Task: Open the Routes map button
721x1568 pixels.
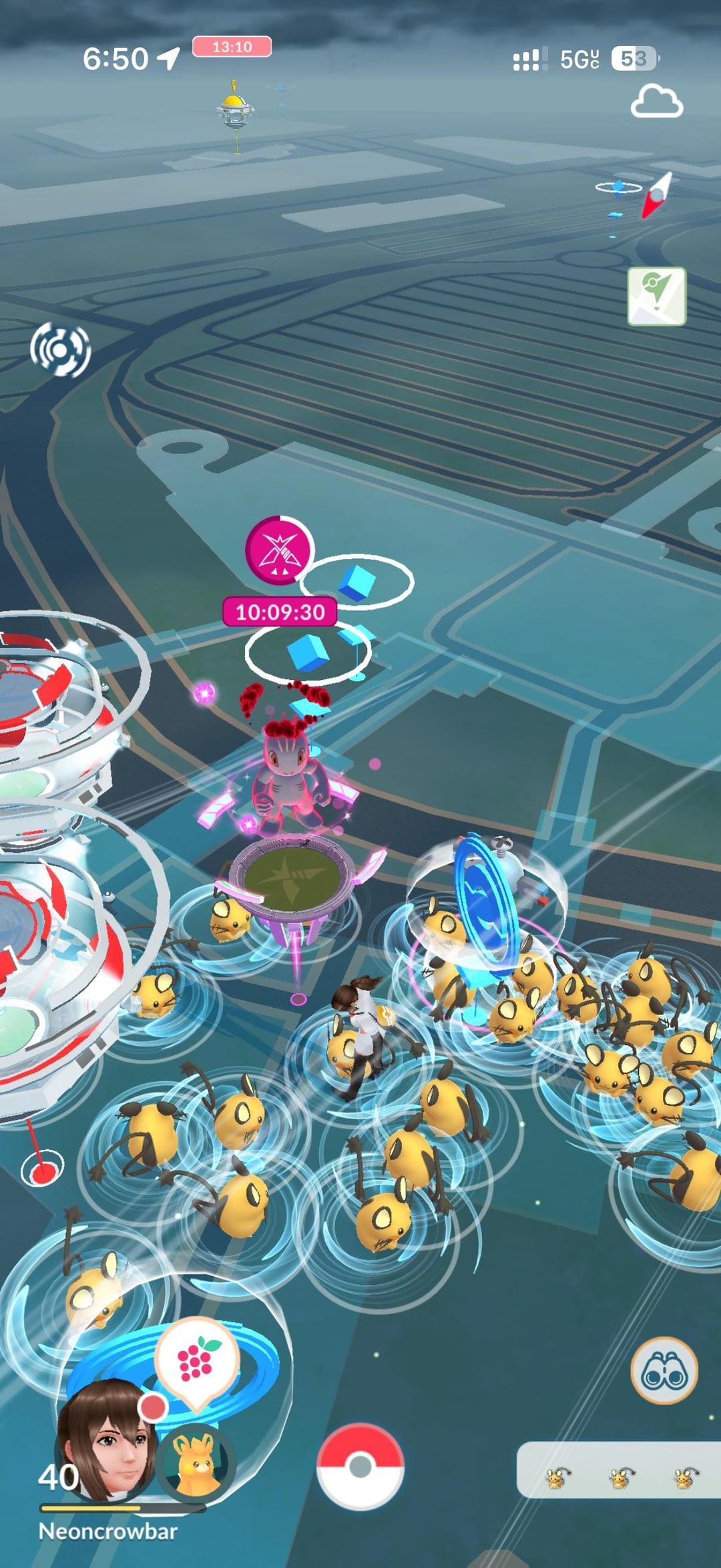Action: (x=656, y=296)
